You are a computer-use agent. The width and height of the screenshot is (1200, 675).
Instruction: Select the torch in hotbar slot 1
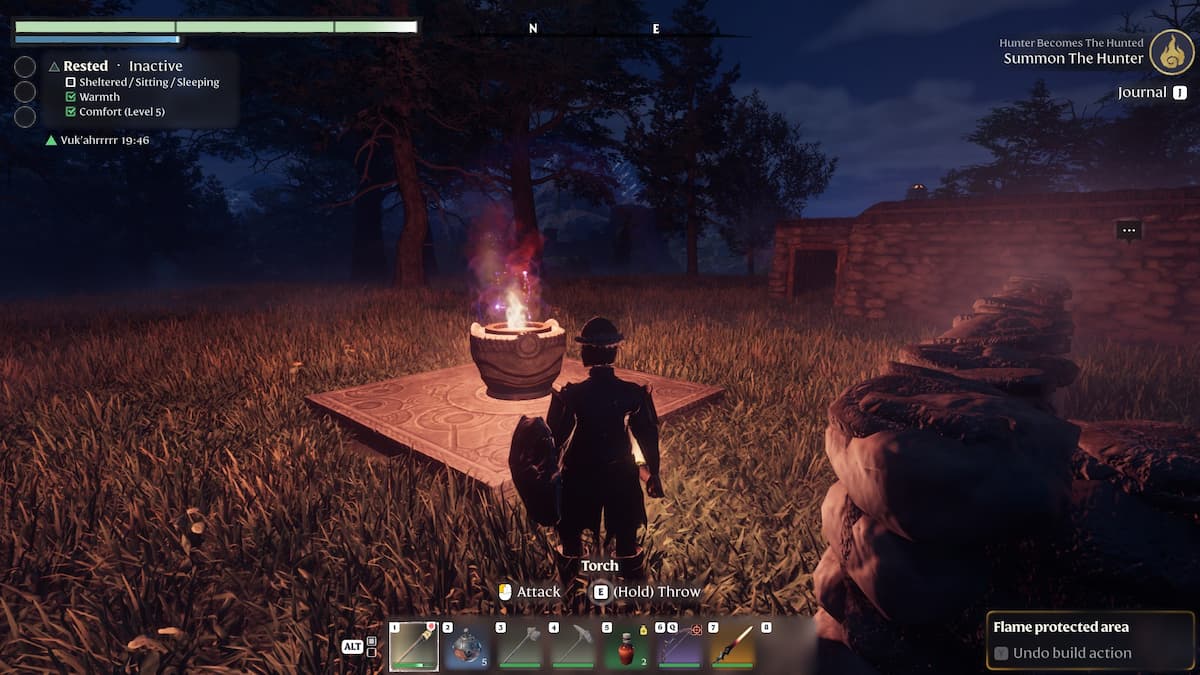click(414, 646)
